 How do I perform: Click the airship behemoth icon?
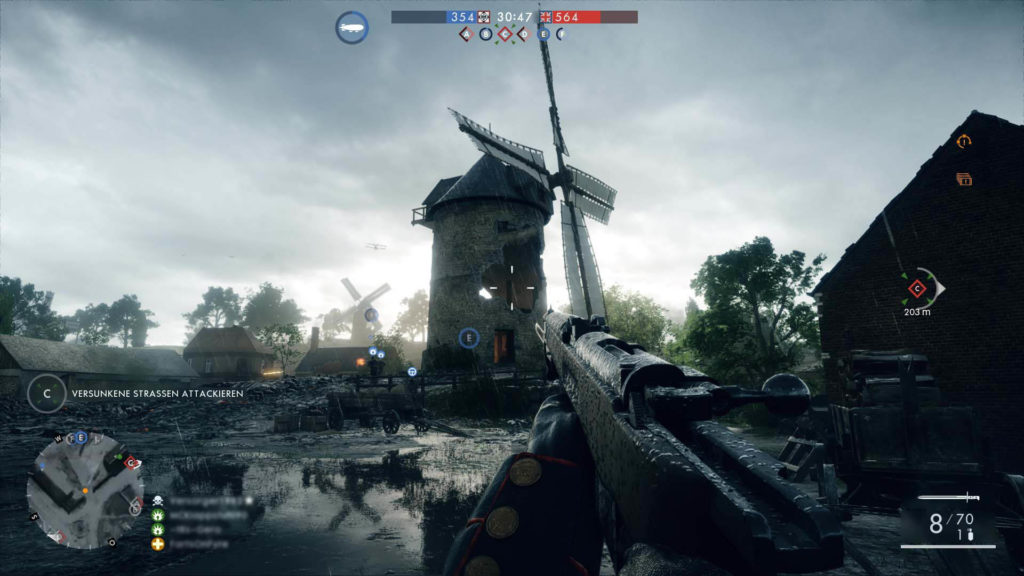pos(351,27)
